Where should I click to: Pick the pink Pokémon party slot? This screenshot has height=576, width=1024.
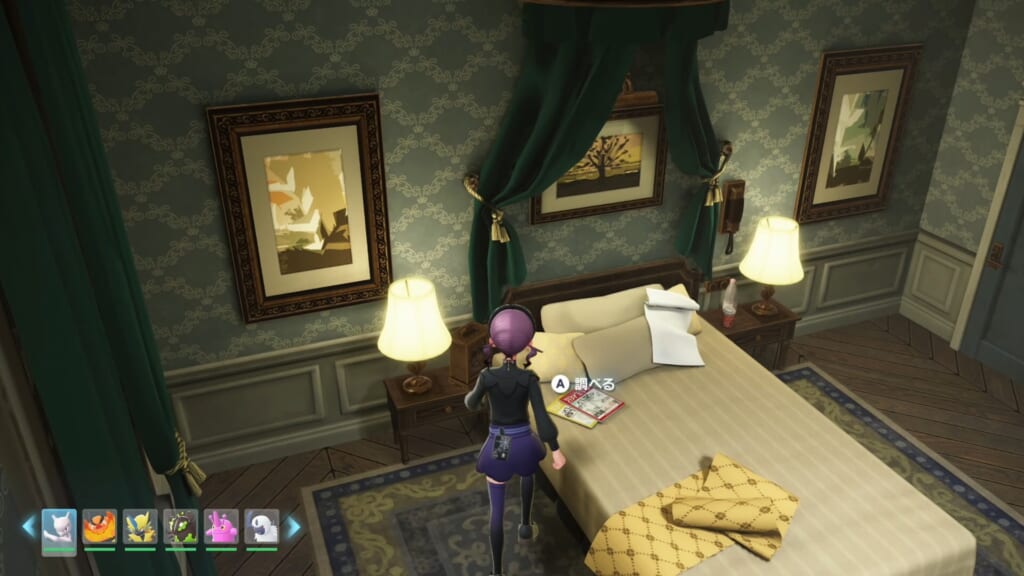coord(221,527)
